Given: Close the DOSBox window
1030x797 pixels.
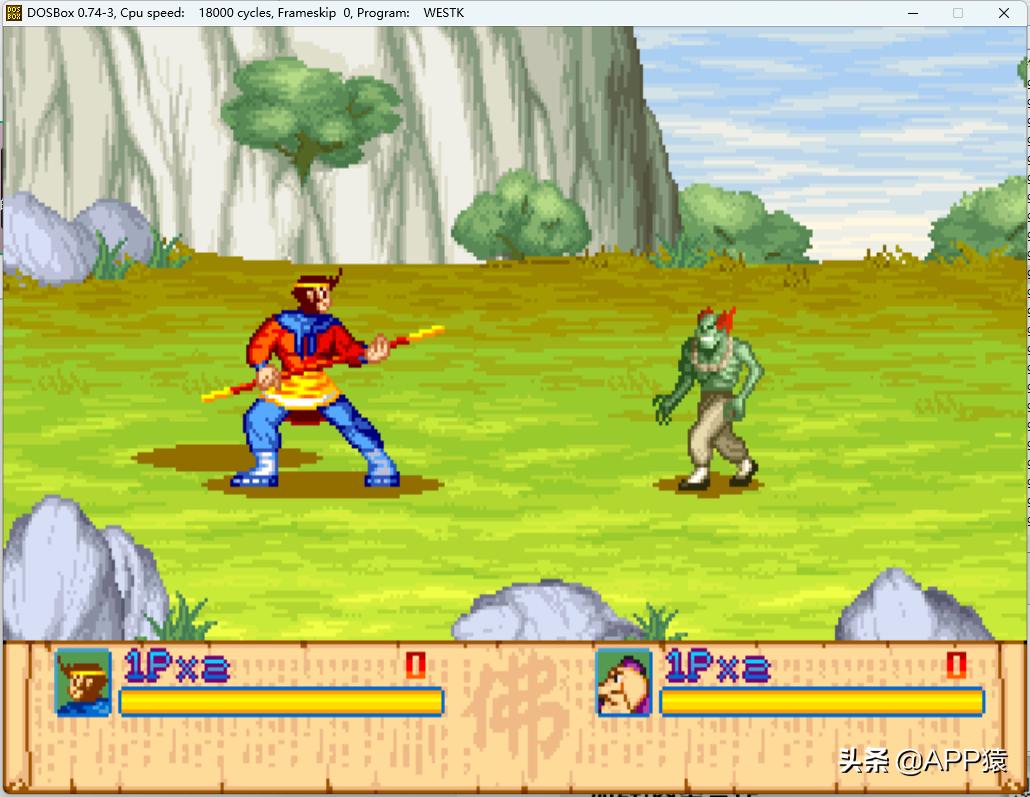Looking at the screenshot, I should click(x=1004, y=13).
